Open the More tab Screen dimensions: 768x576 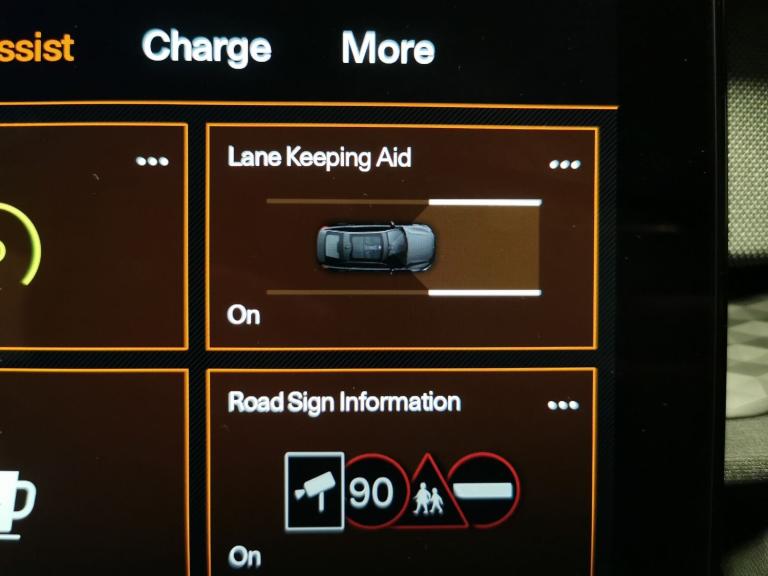tap(387, 48)
